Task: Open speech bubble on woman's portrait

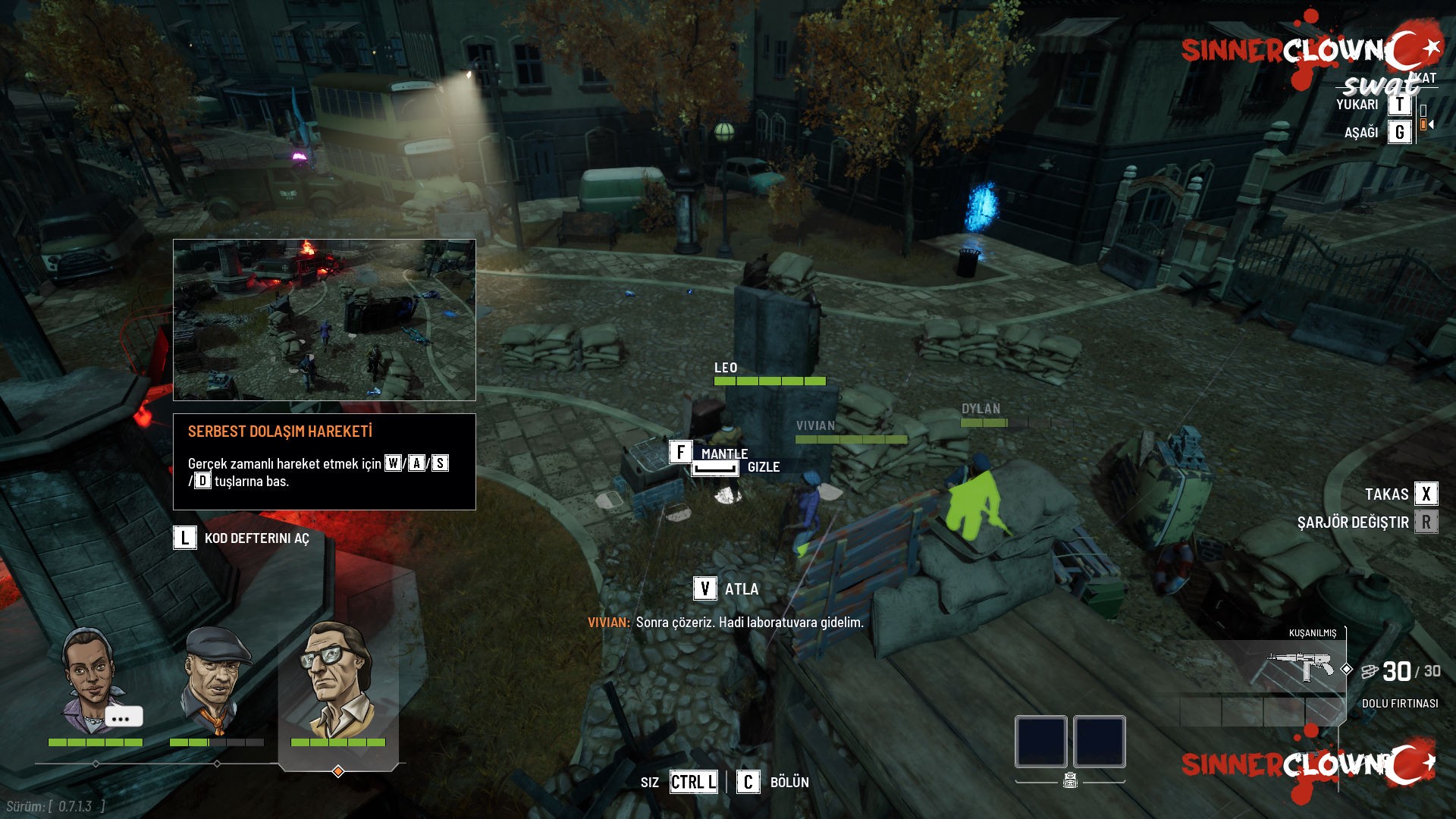Action: [x=124, y=717]
